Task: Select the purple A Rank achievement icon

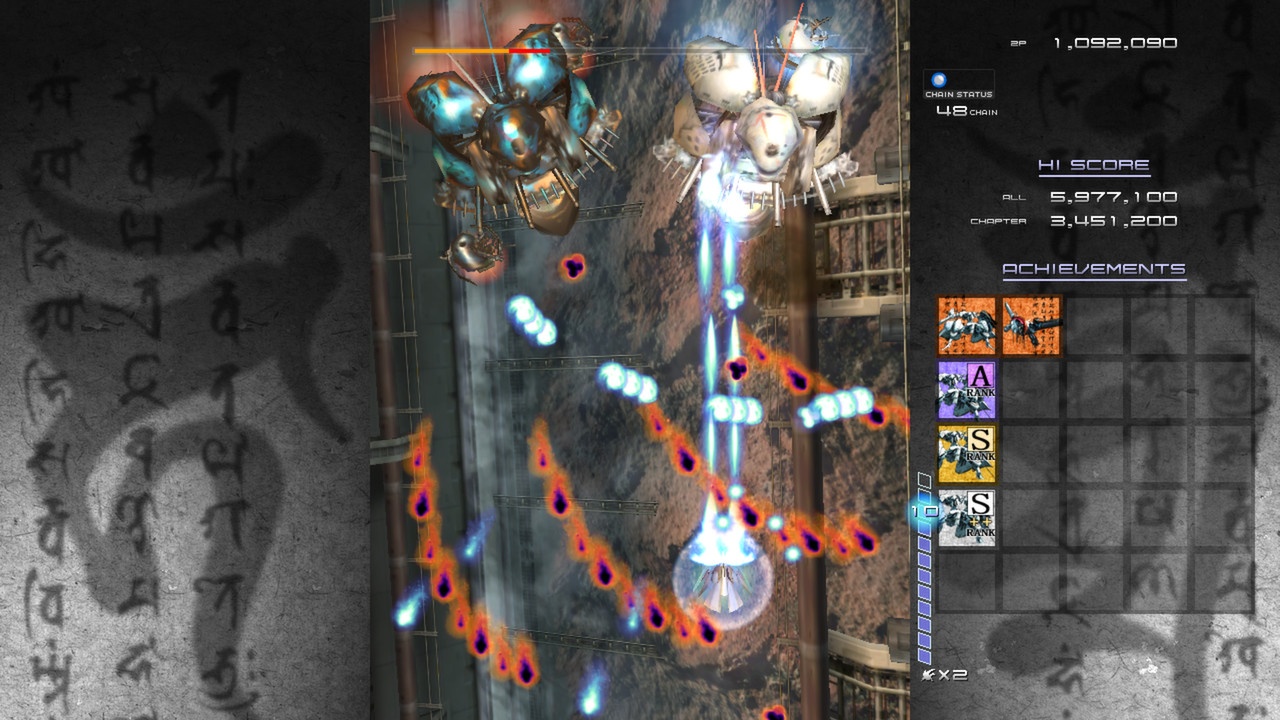Action: click(x=965, y=389)
